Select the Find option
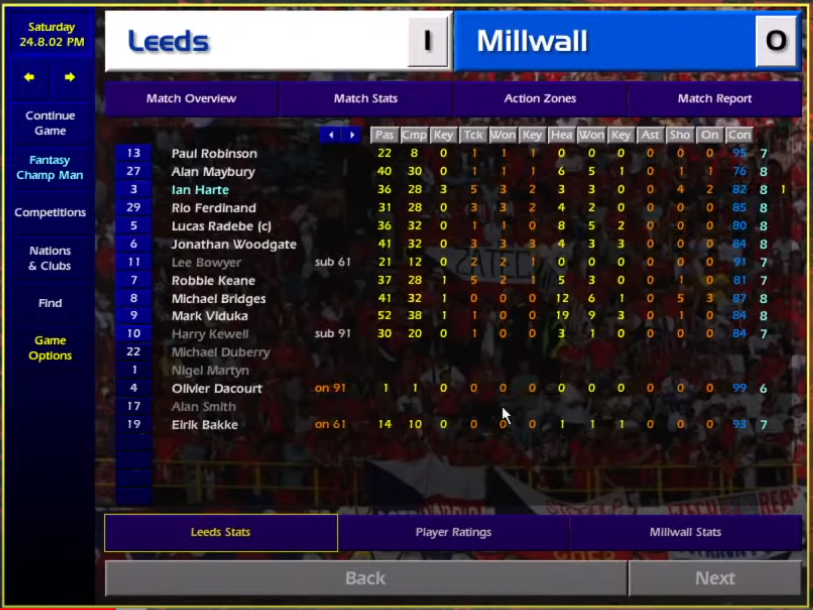Viewport: 813px width, 610px height. 50,303
